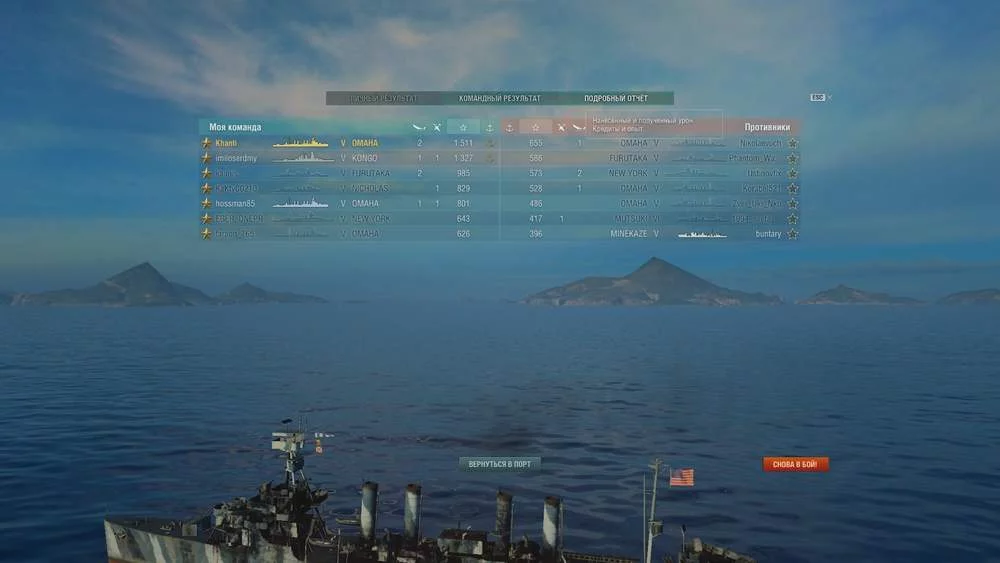
Task: Select the enemy New York row
Action: click(700, 173)
